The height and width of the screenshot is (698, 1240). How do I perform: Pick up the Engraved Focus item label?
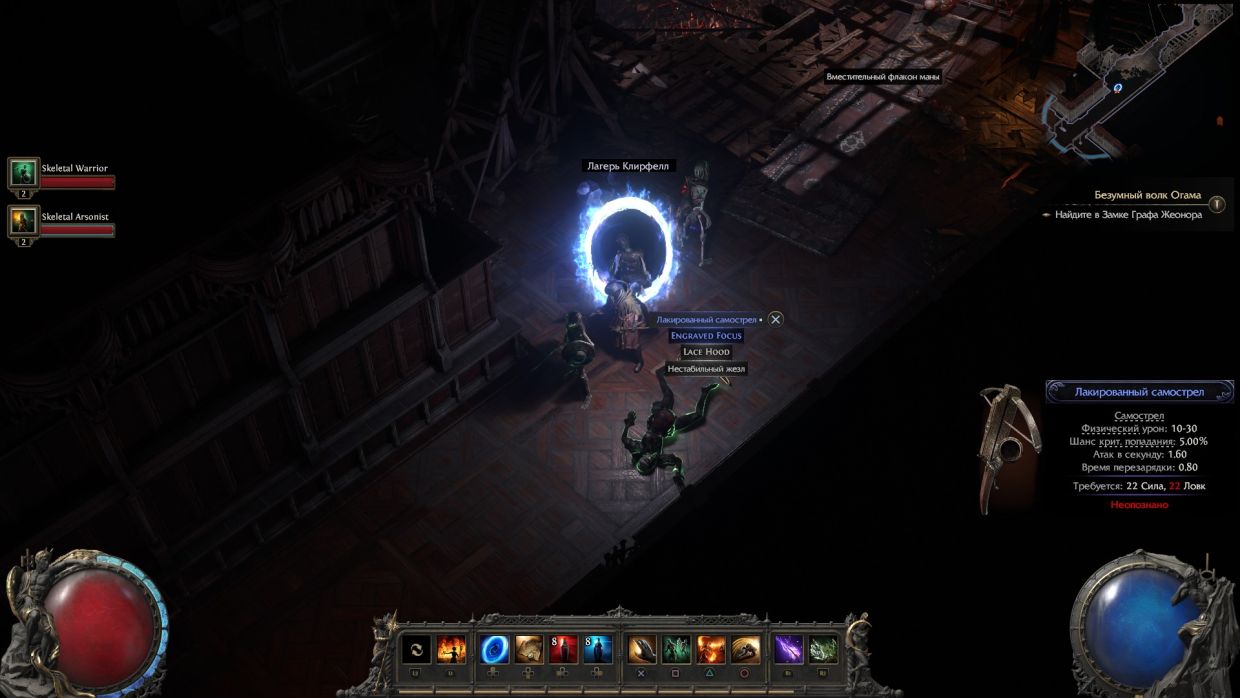coord(706,336)
